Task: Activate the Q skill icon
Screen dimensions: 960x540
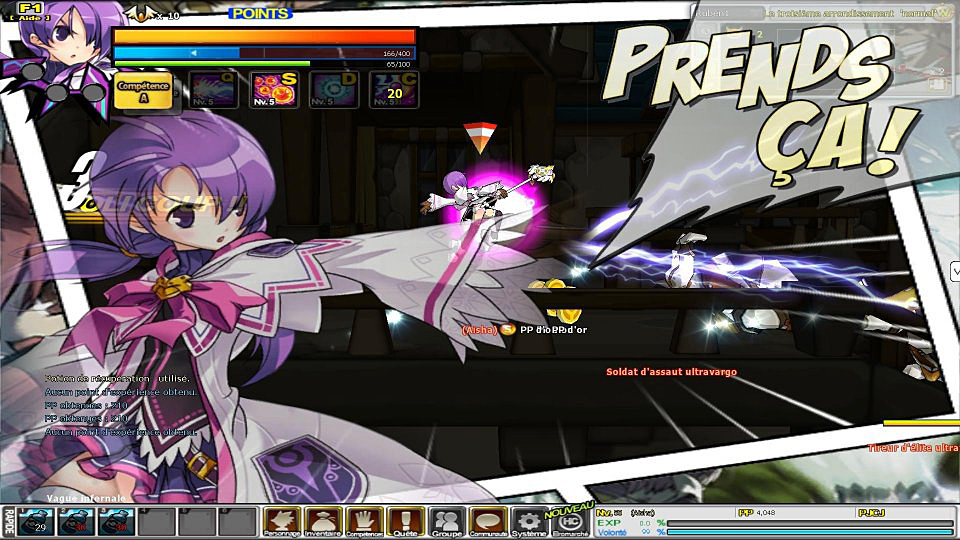Action: pyautogui.click(x=214, y=90)
